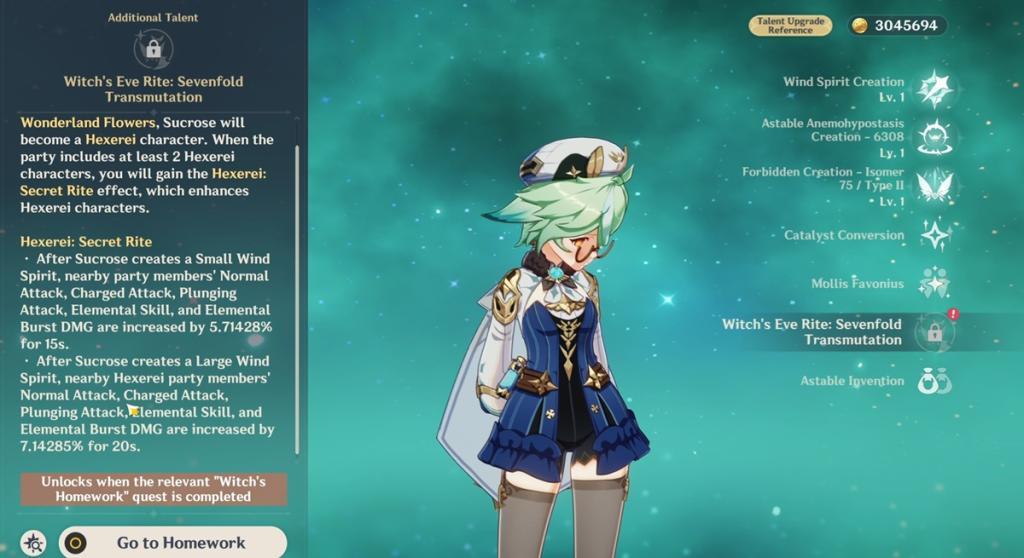View the Astable Invention talent

[934, 381]
